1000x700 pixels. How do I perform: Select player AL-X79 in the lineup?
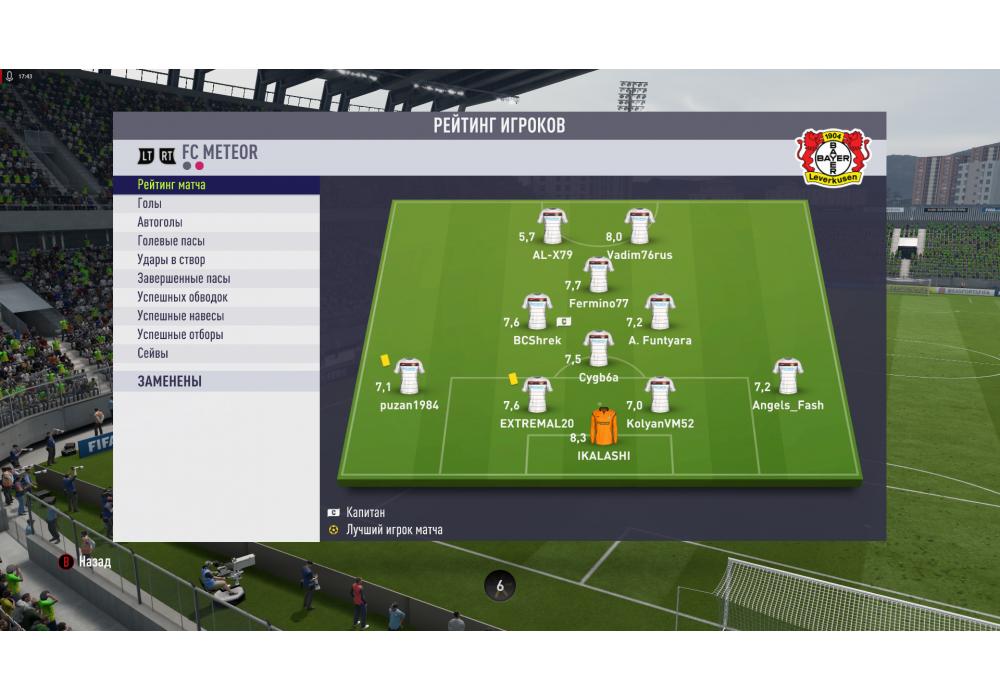(x=551, y=228)
